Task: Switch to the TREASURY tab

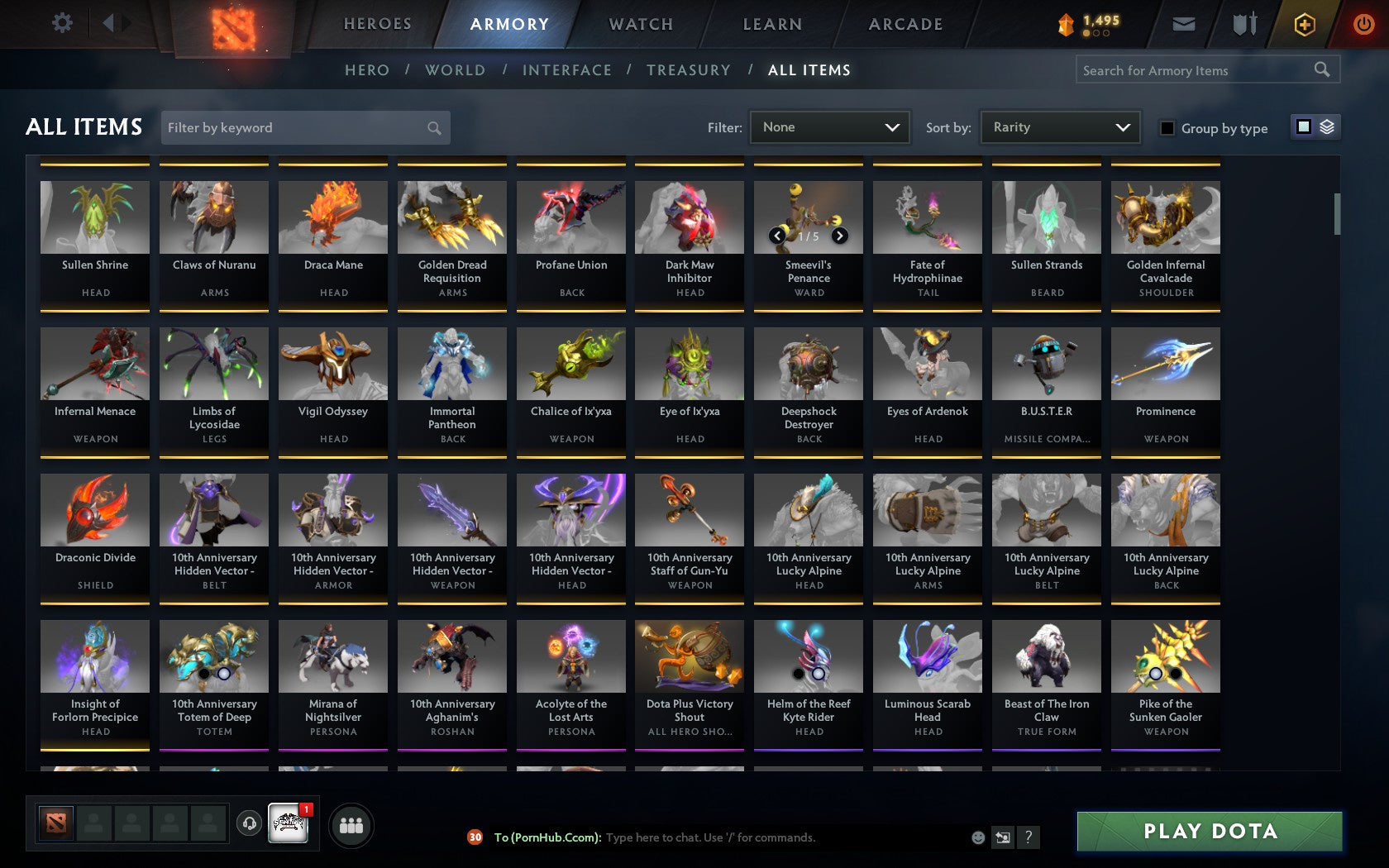Action: 689,70
